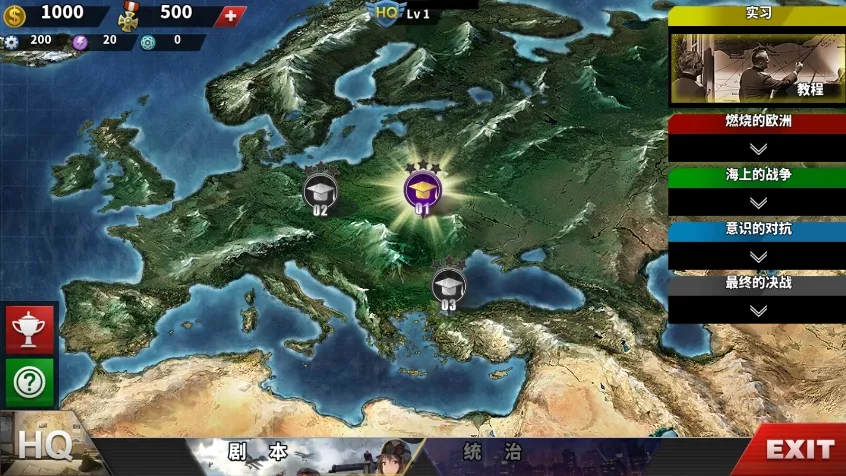
Task: Expand the 最终的决战 campaign section
Action: click(x=758, y=309)
